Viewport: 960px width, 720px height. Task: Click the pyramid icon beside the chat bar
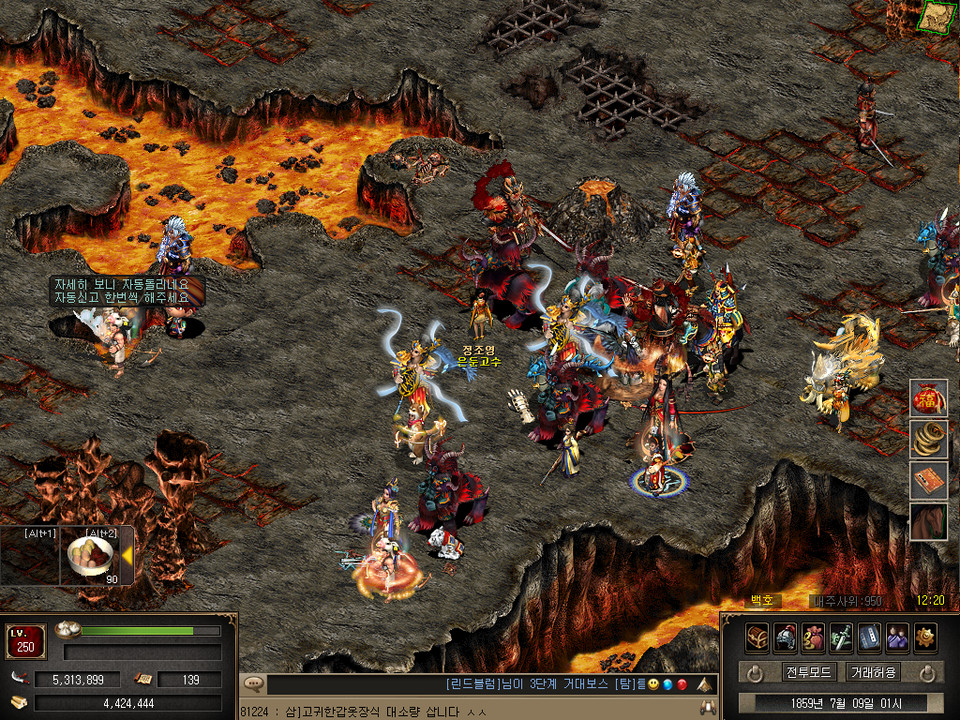point(706,685)
